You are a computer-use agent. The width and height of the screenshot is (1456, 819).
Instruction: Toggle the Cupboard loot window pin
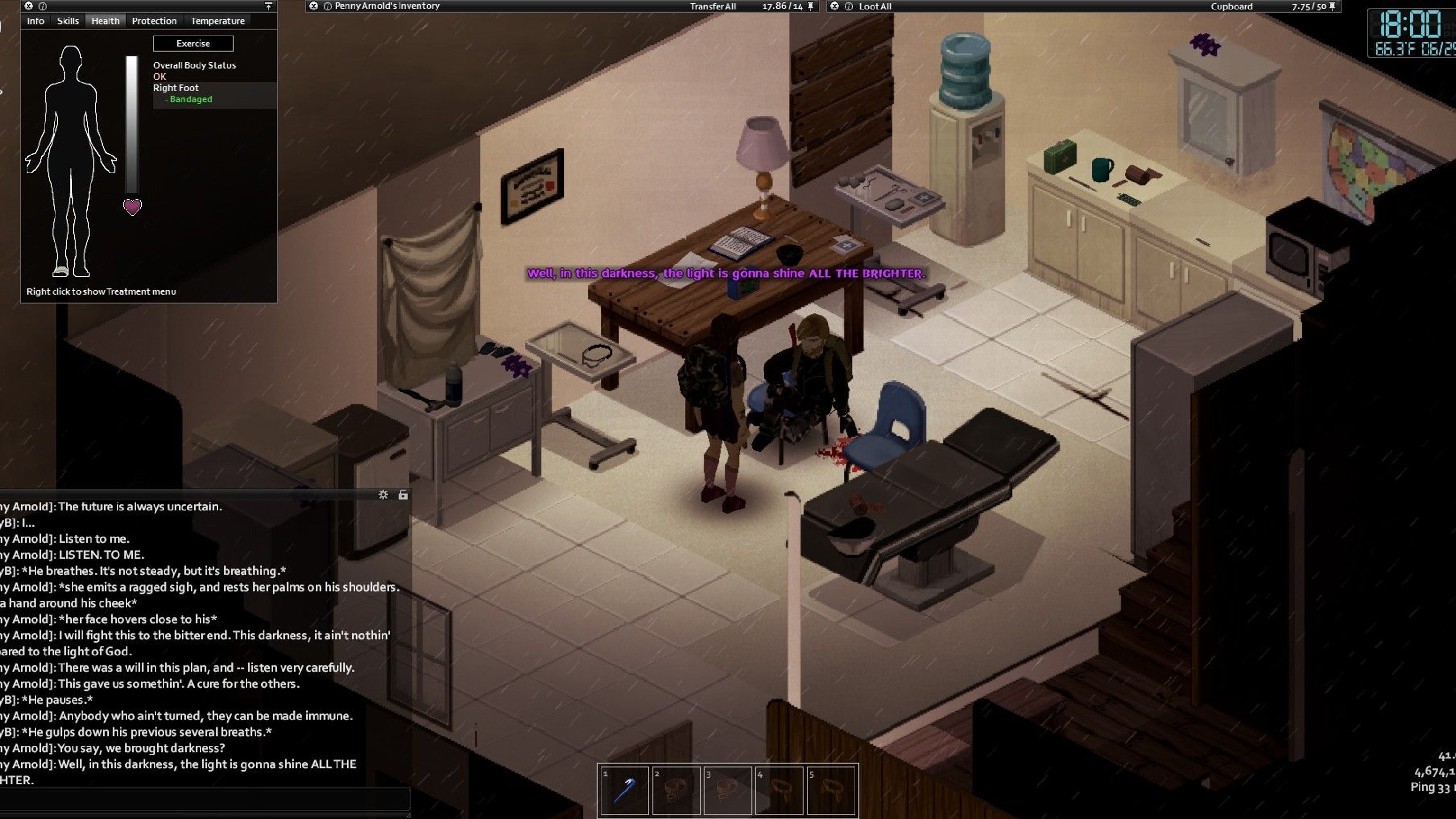(x=1332, y=6)
